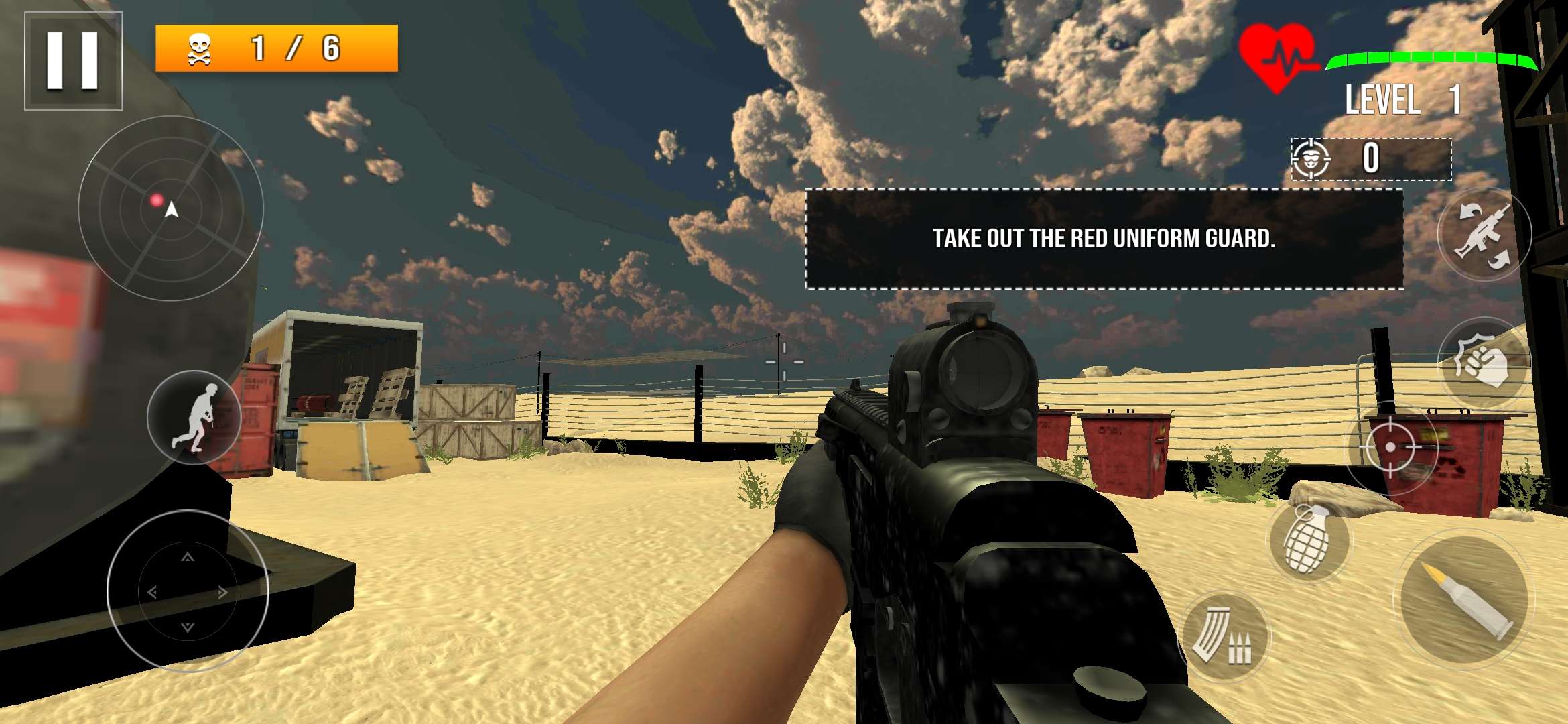Image resolution: width=1568 pixels, height=724 pixels.
Task: Throw a grenade
Action: click(1308, 539)
